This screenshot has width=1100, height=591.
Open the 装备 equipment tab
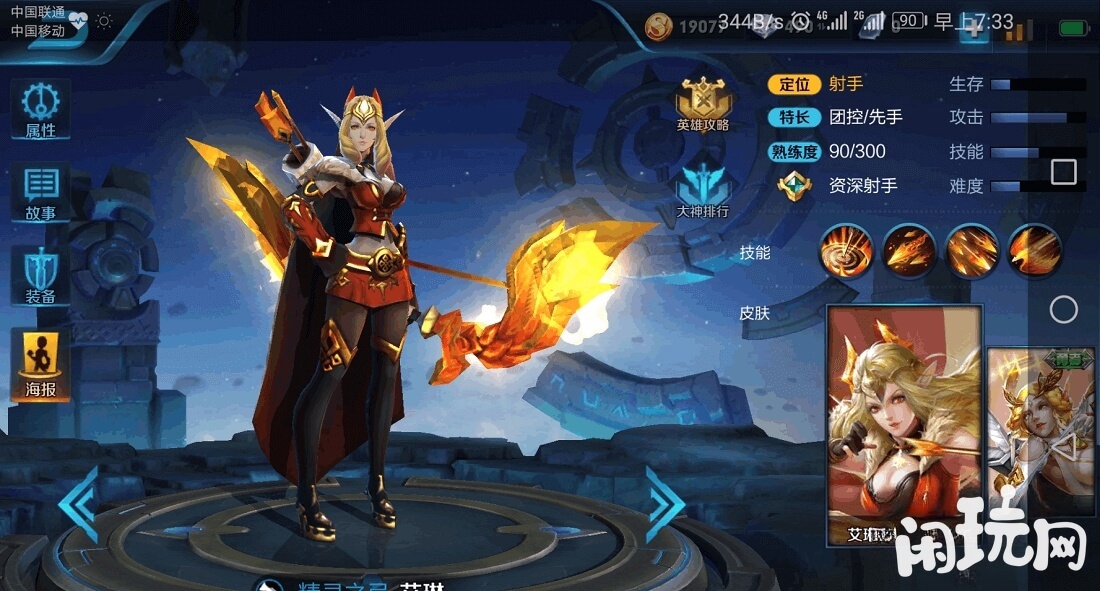(40, 276)
